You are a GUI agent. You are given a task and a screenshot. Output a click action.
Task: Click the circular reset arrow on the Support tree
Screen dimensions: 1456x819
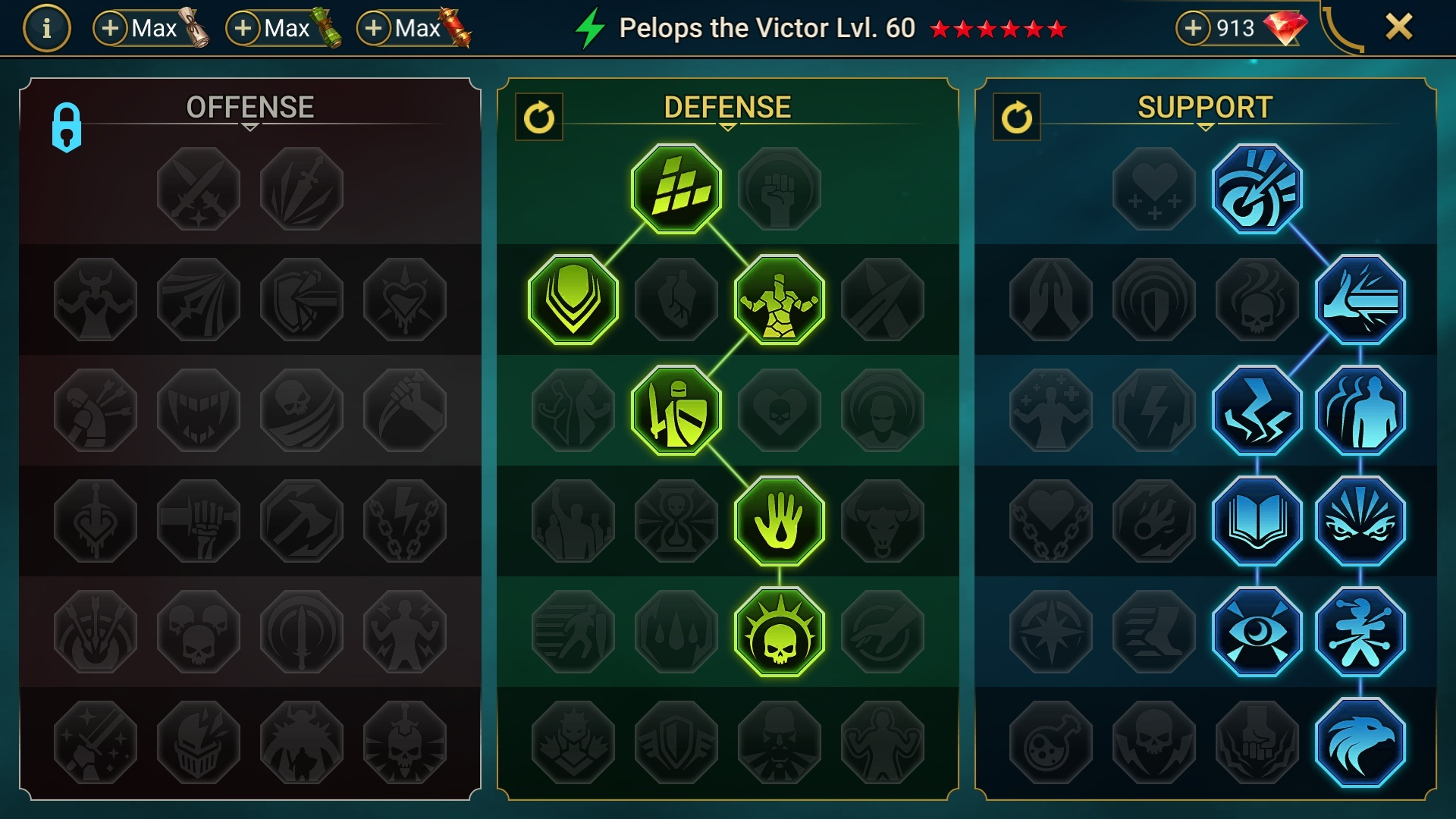(1017, 118)
